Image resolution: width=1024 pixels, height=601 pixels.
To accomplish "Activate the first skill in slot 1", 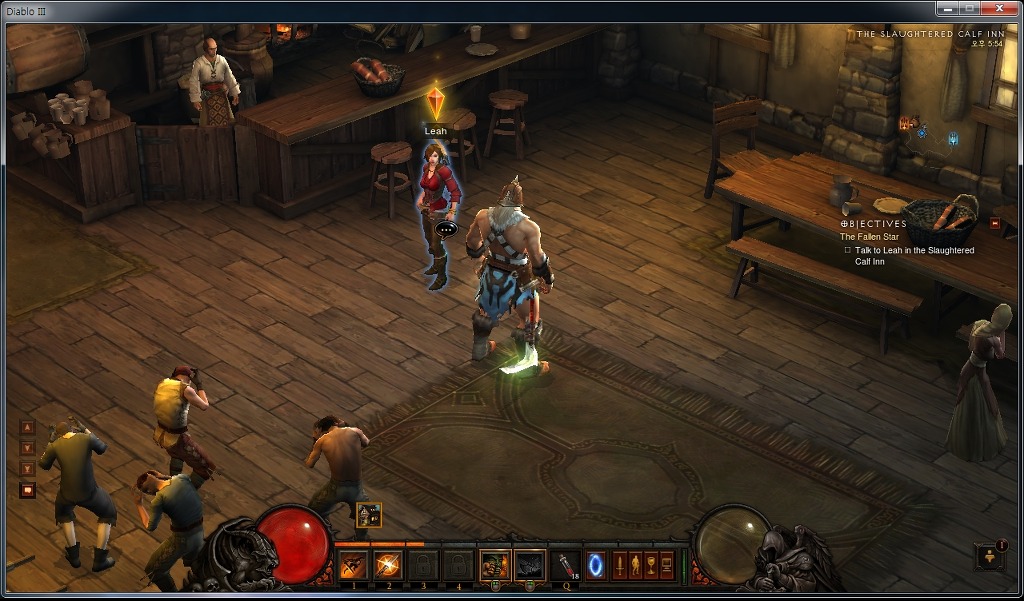I will click(353, 565).
